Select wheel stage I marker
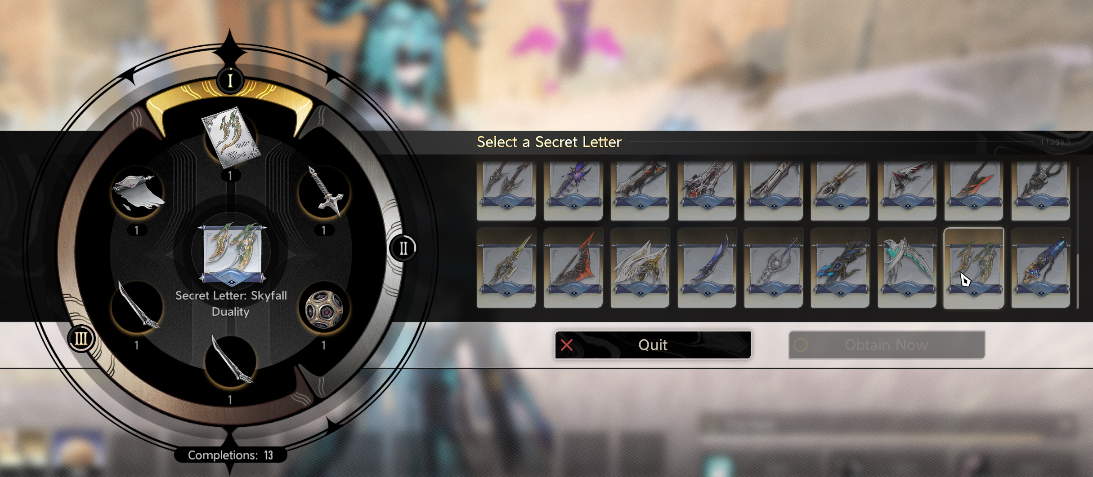 229,80
